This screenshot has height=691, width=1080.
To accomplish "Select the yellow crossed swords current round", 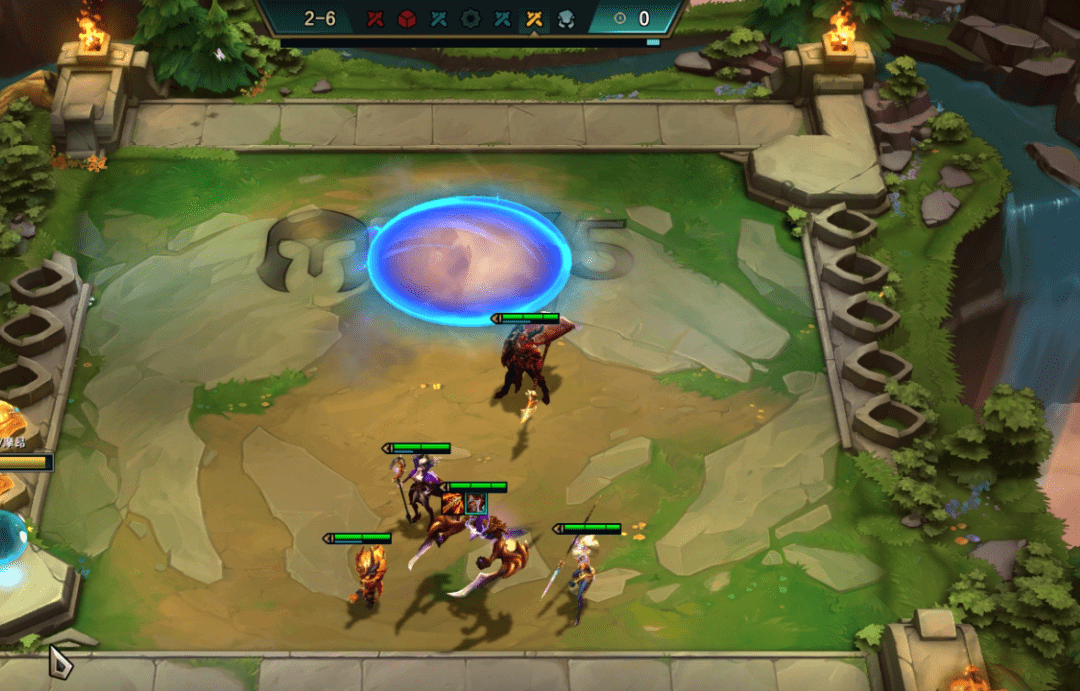I will pos(533,19).
